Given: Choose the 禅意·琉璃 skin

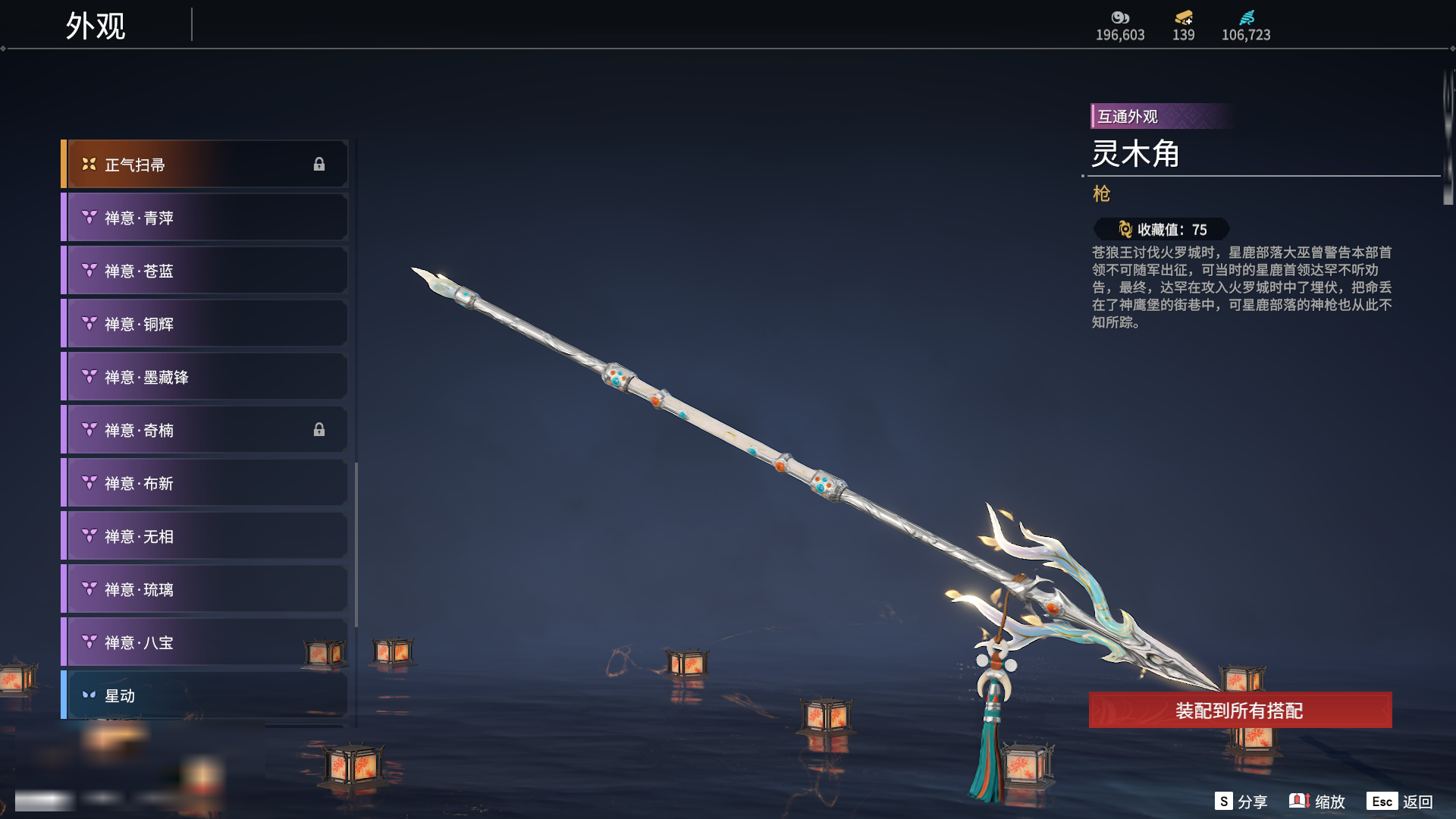Looking at the screenshot, I should (x=205, y=589).
